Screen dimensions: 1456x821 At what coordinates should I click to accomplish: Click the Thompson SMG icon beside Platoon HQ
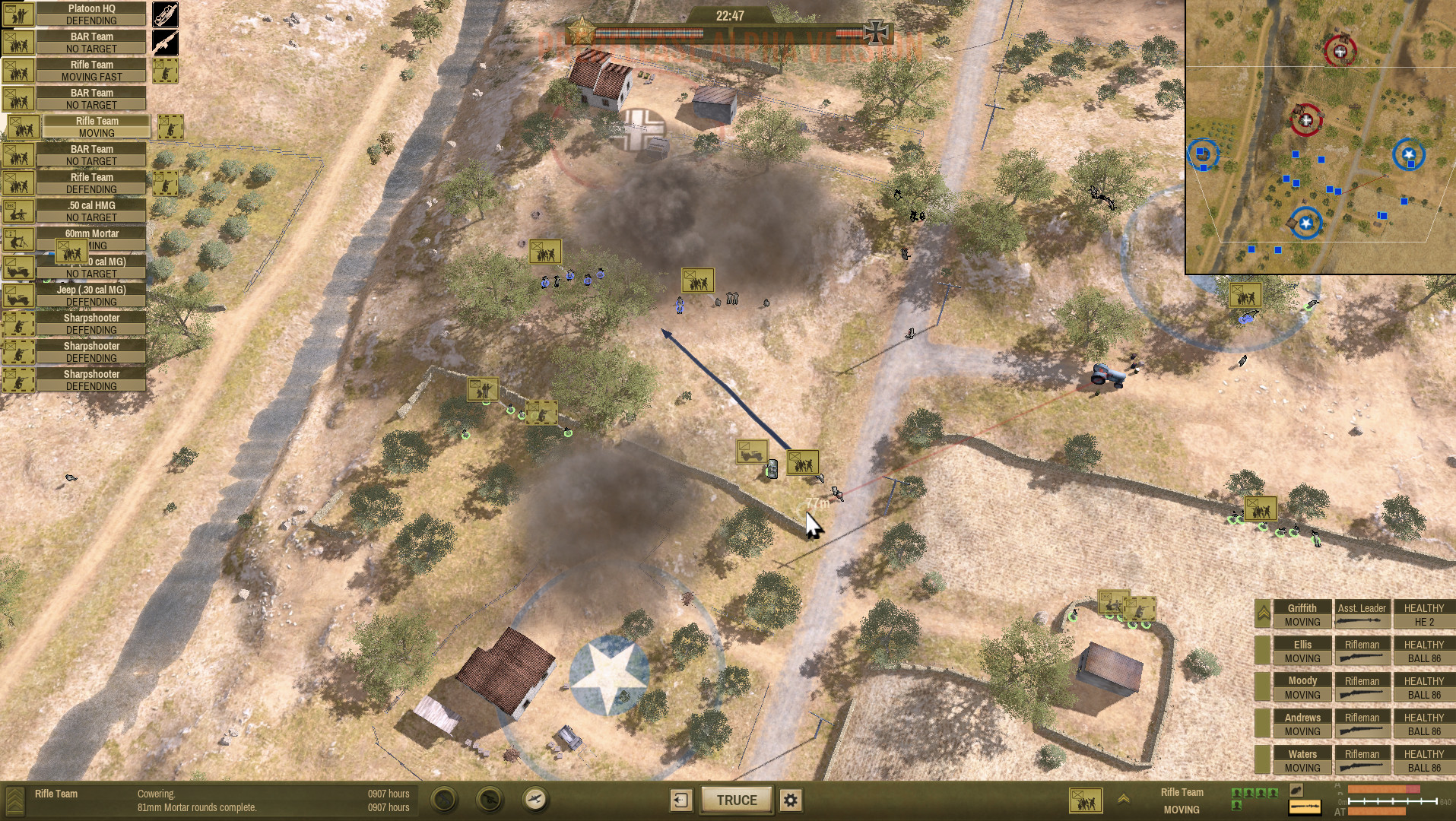tap(164, 13)
